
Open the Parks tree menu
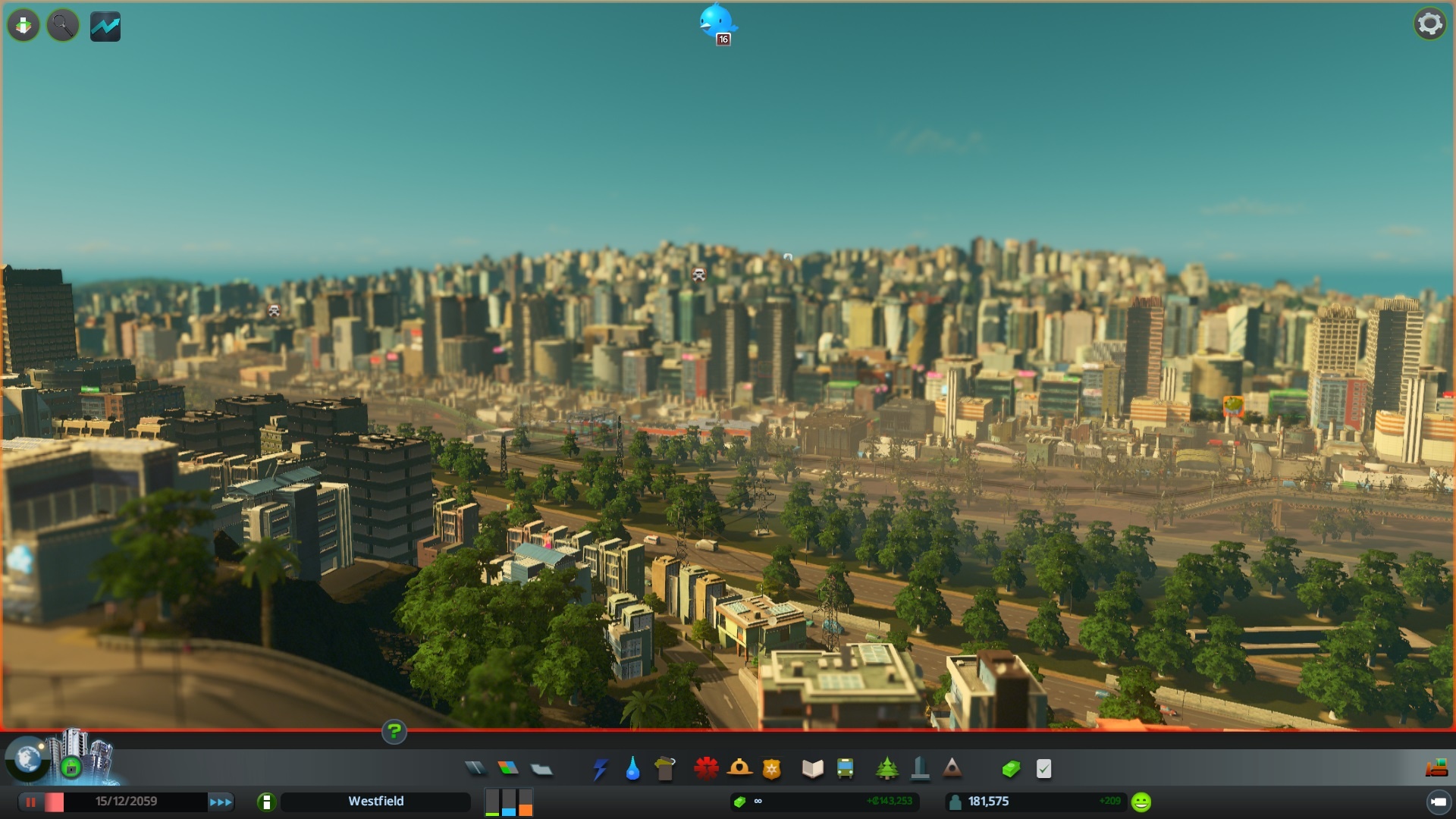point(886,769)
